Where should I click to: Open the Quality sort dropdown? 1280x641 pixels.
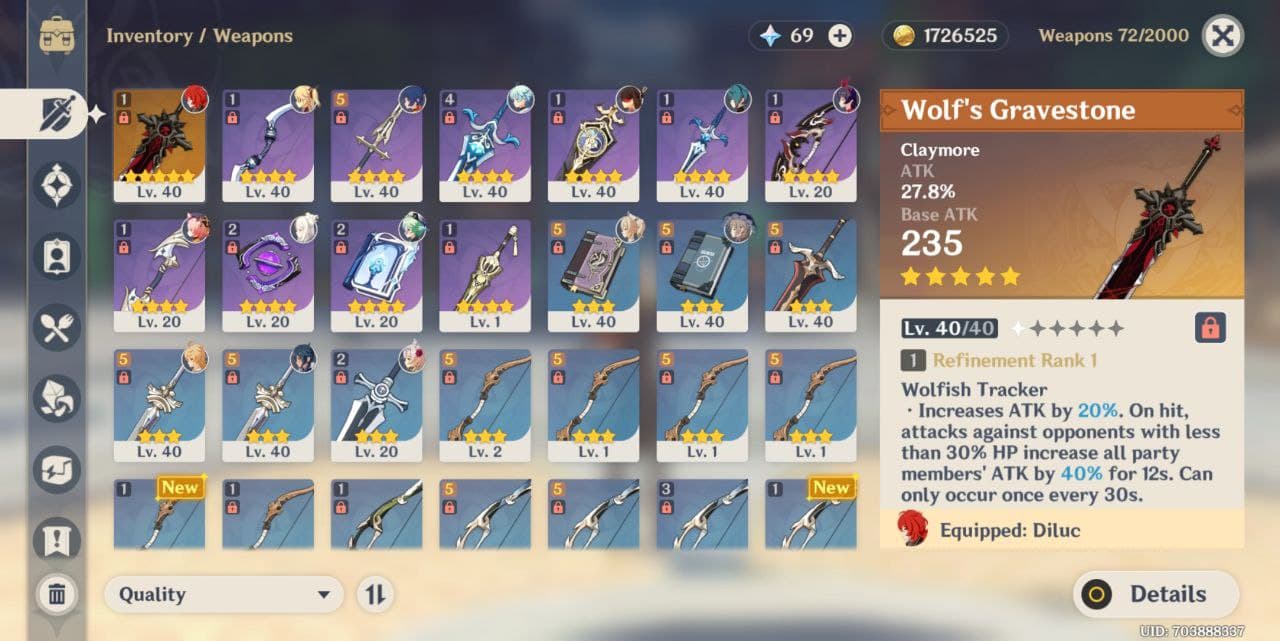pyautogui.click(x=224, y=594)
